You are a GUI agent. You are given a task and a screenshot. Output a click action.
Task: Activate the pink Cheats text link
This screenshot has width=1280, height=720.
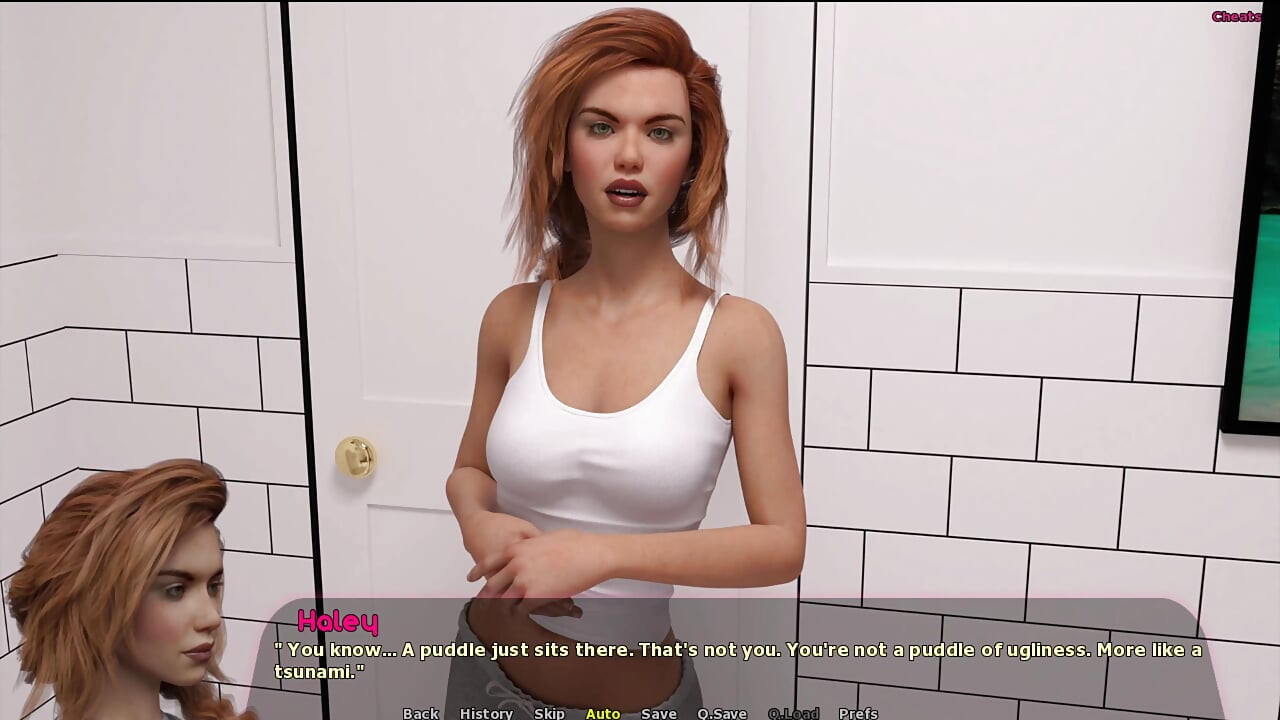tap(1235, 15)
